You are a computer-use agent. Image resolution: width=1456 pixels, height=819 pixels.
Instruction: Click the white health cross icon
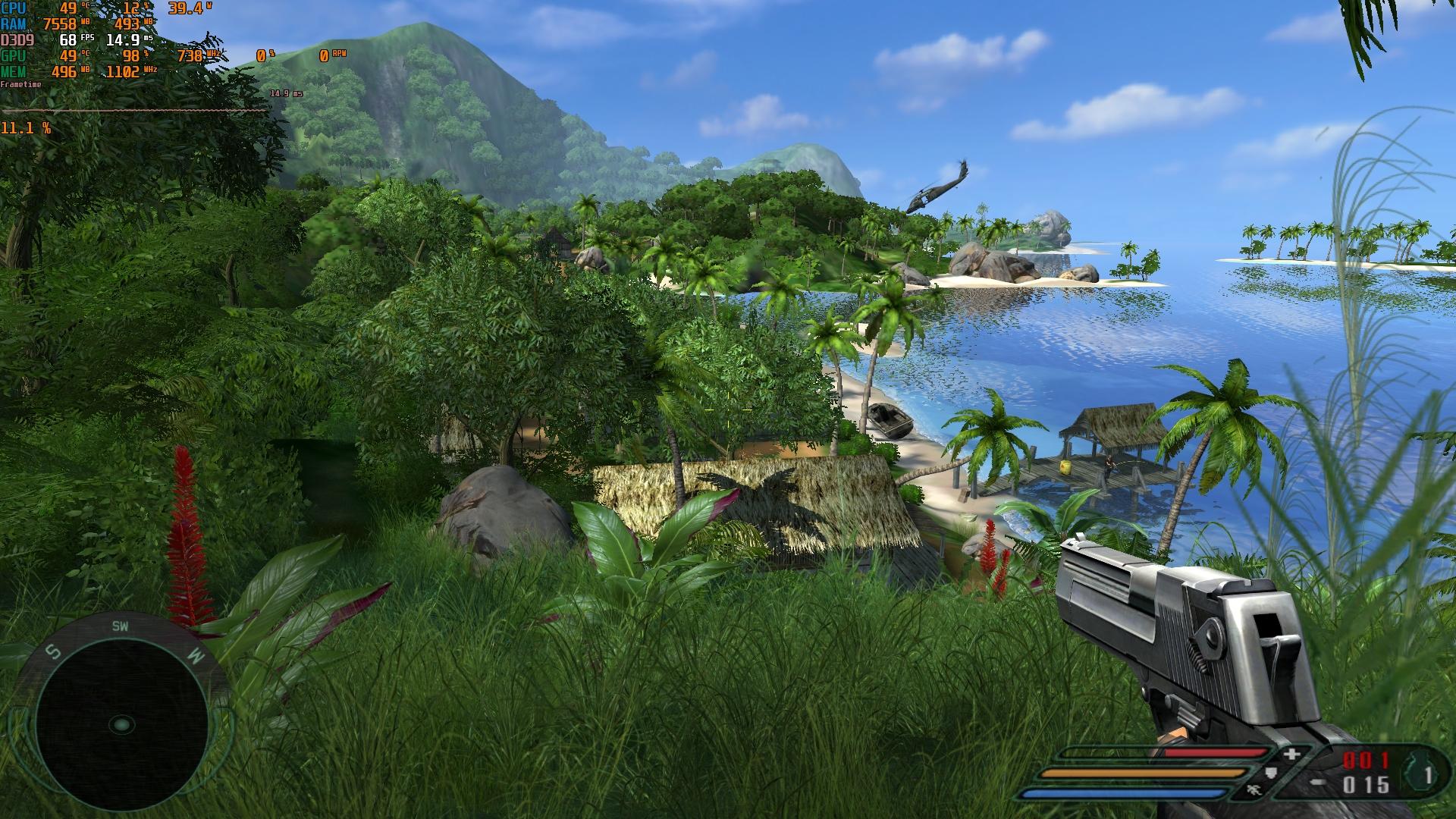point(1292,755)
